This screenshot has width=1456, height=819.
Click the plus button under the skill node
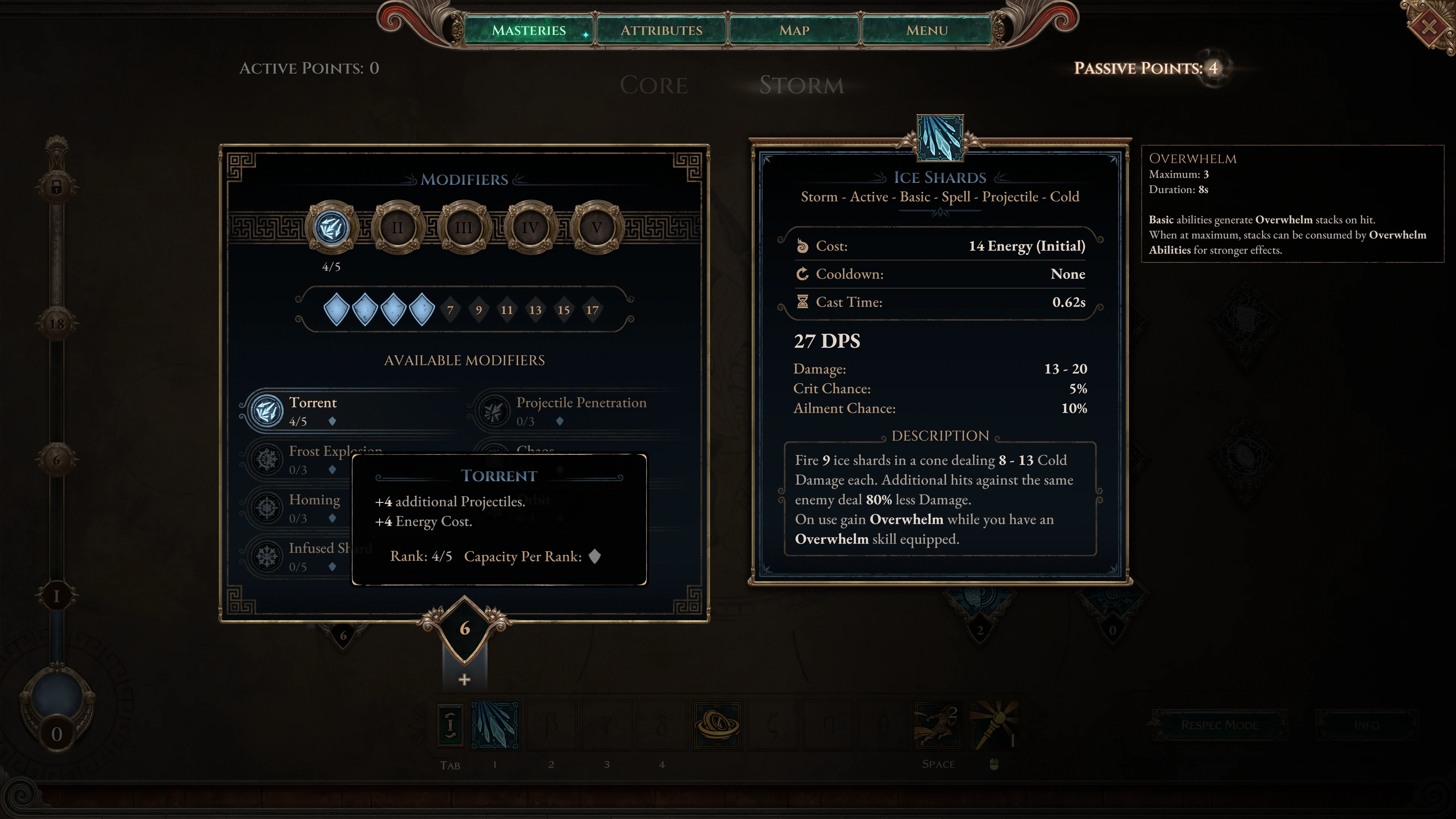pyautogui.click(x=464, y=679)
